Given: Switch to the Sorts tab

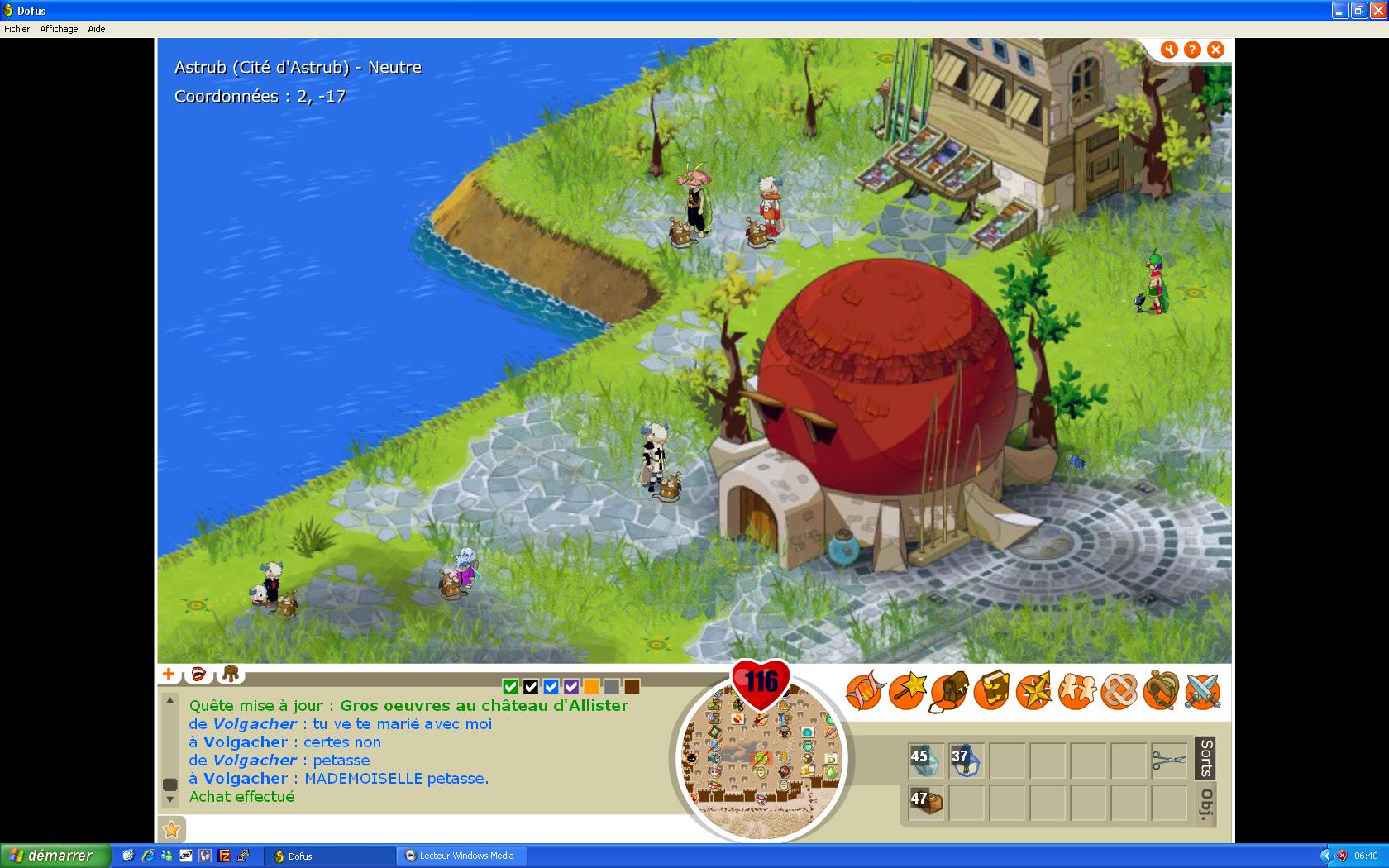Looking at the screenshot, I should (1205, 758).
